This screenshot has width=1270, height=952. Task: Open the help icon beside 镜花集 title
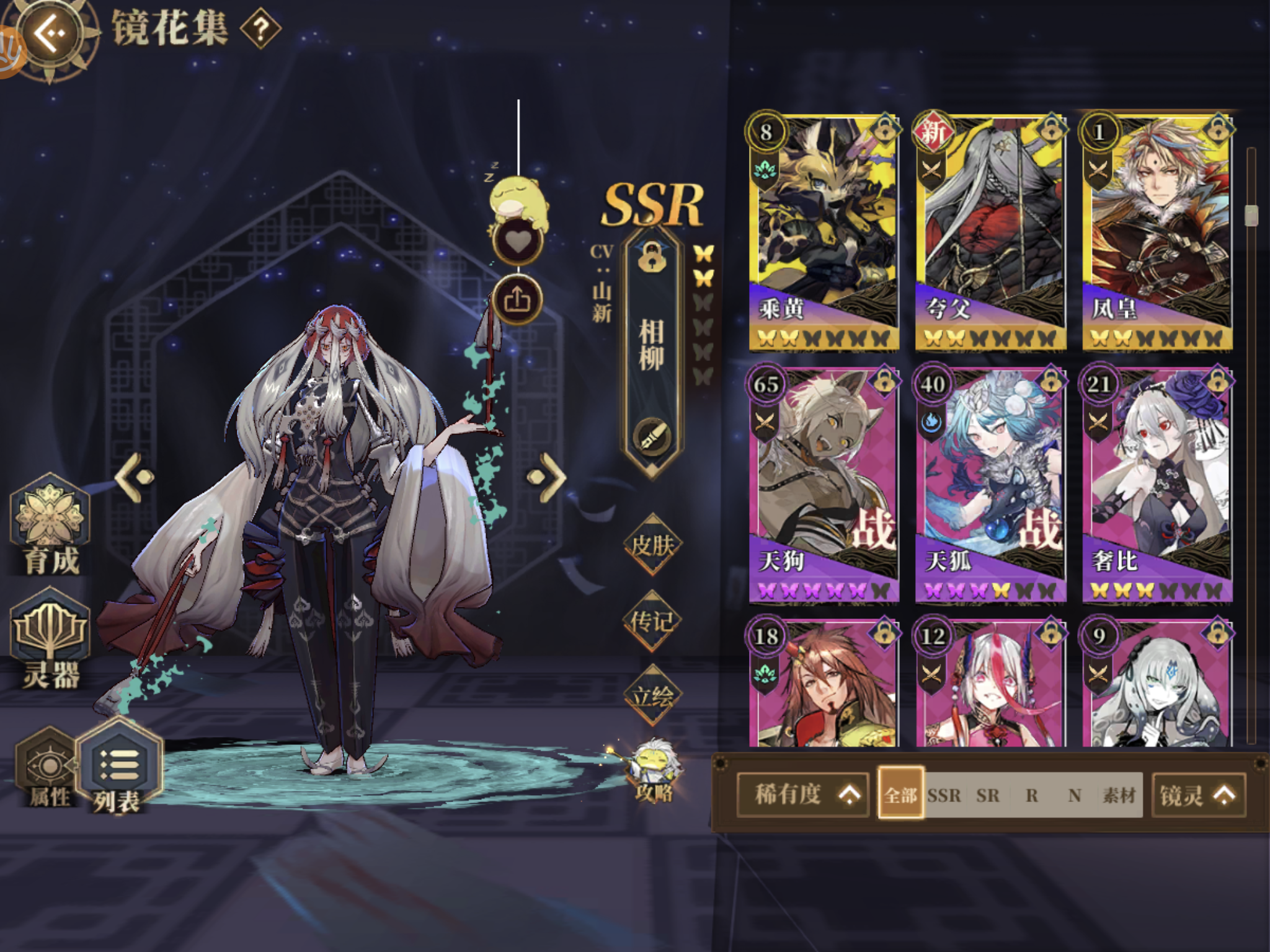[261, 27]
